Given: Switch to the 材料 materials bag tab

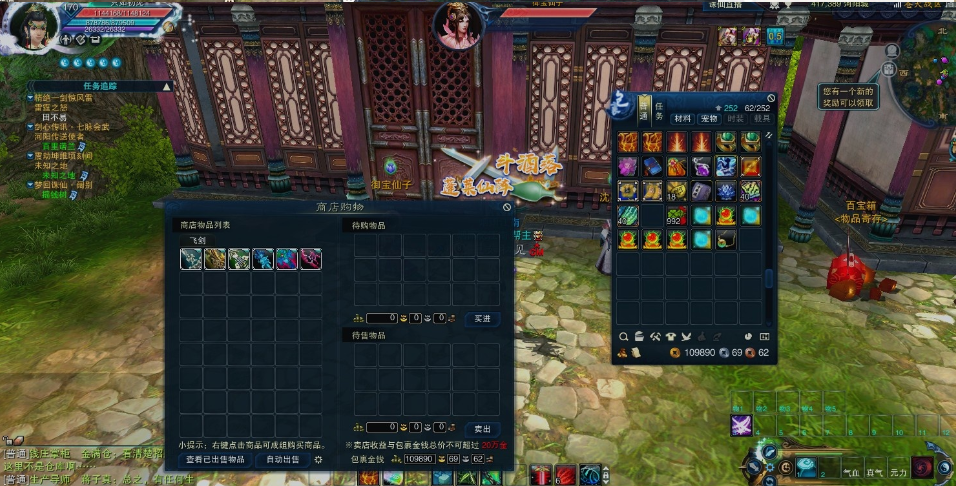Looking at the screenshot, I should [x=683, y=118].
